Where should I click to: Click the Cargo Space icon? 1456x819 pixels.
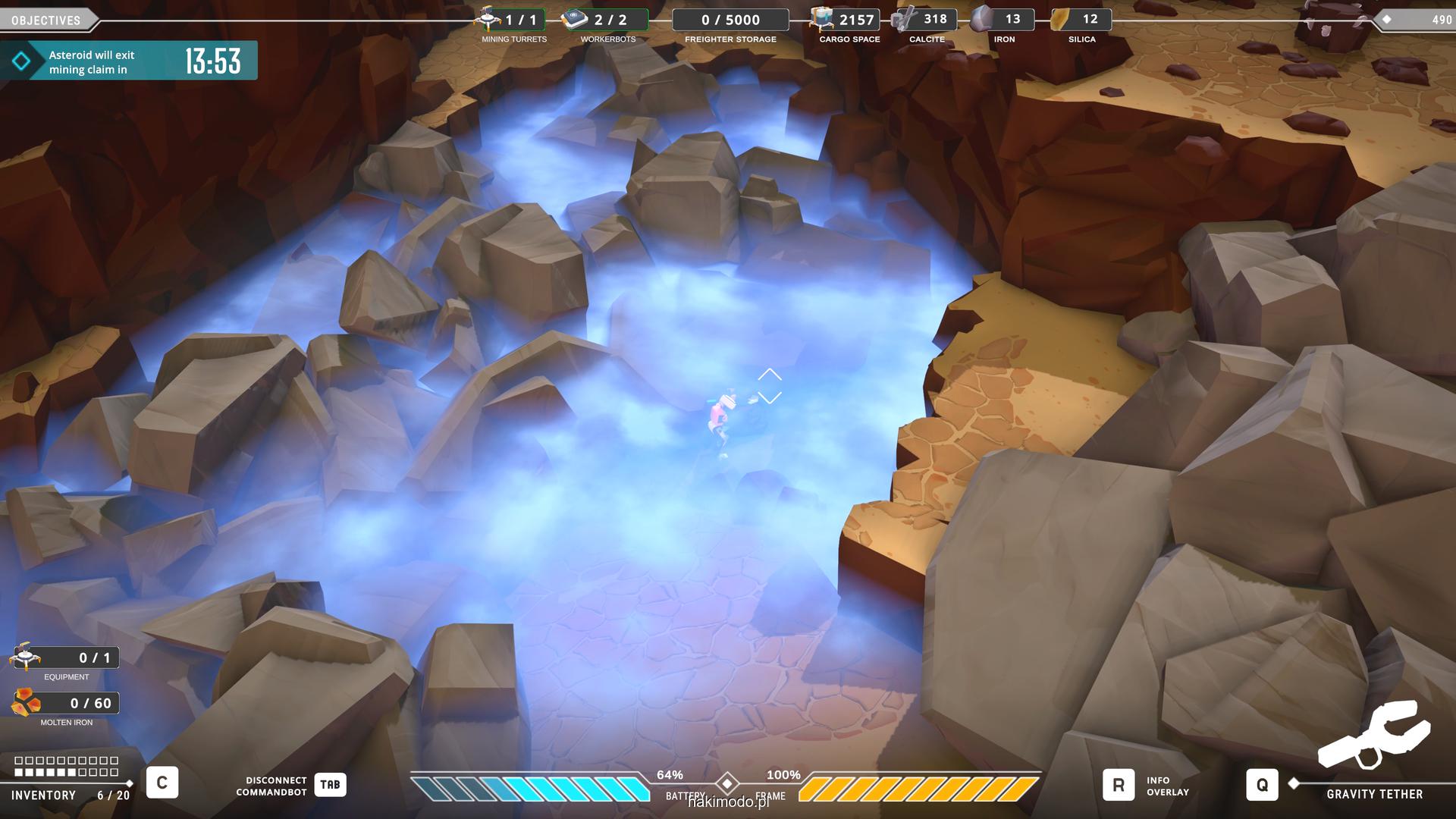821,20
